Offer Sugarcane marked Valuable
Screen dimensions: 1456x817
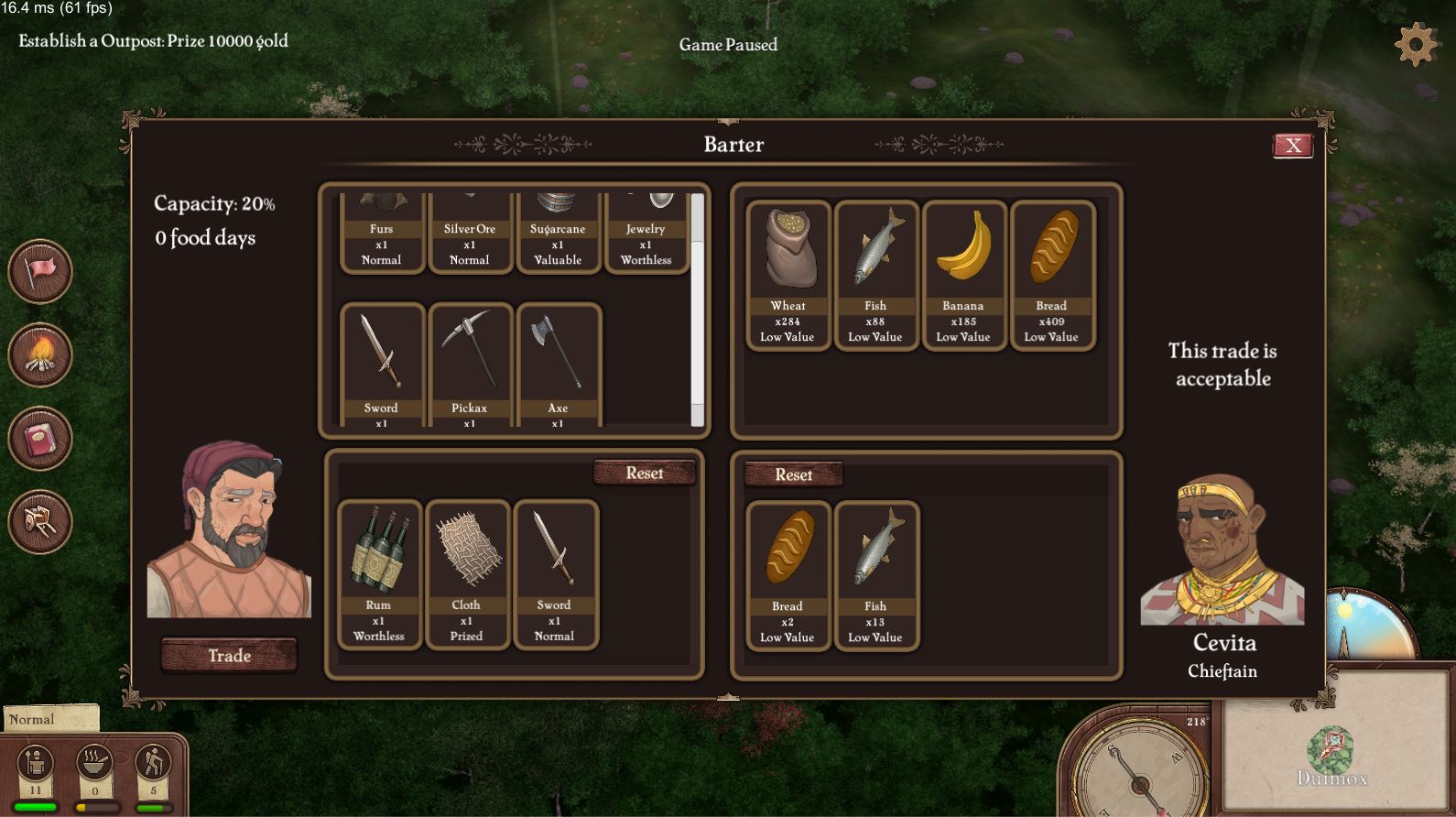[558, 234]
